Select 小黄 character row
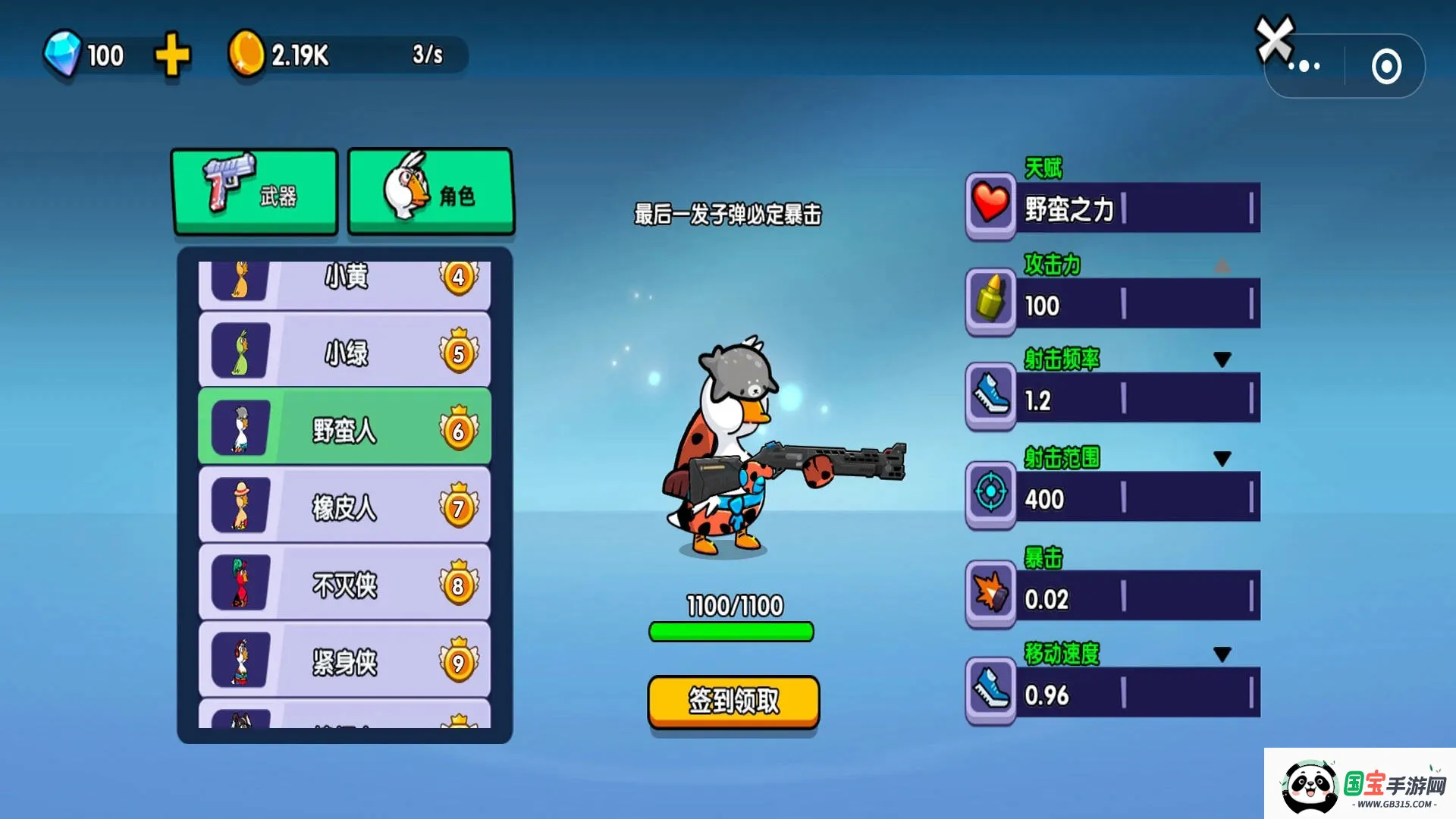This screenshot has height=819, width=1456. tap(344, 281)
